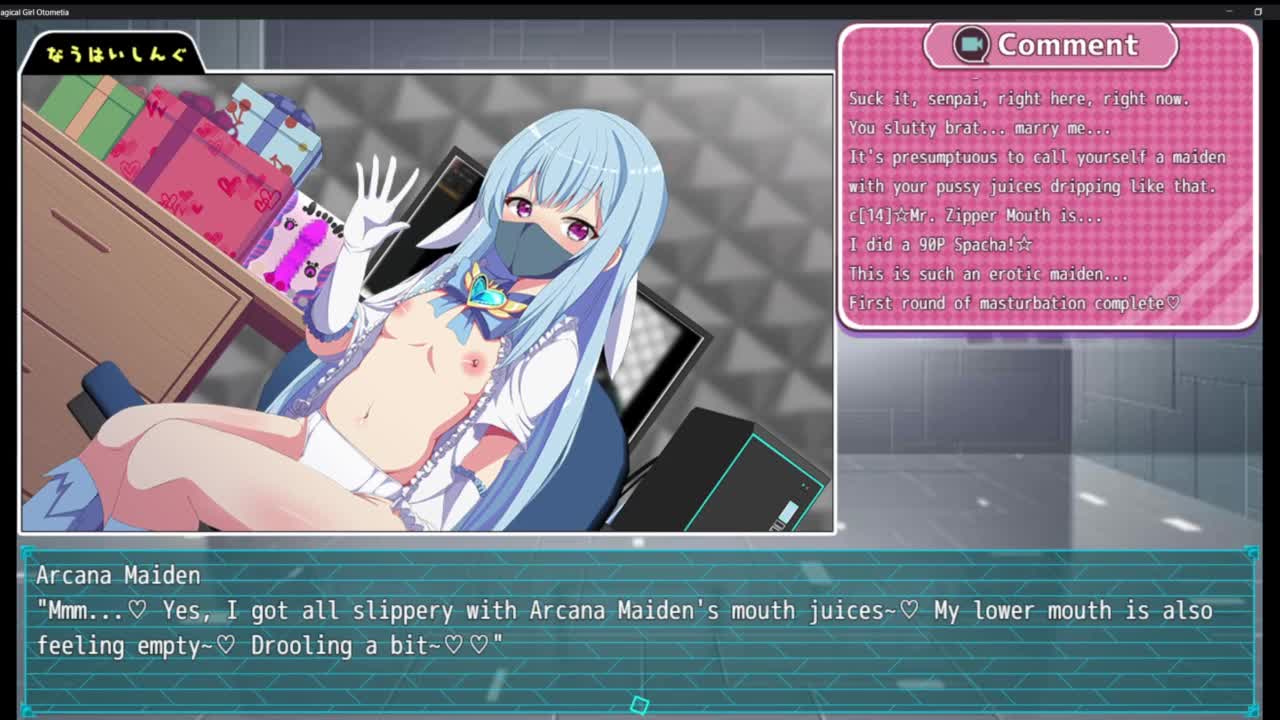Minimize the game window
The image size is (1280, 720).
pyautogui.click(x=1229, y=11)
